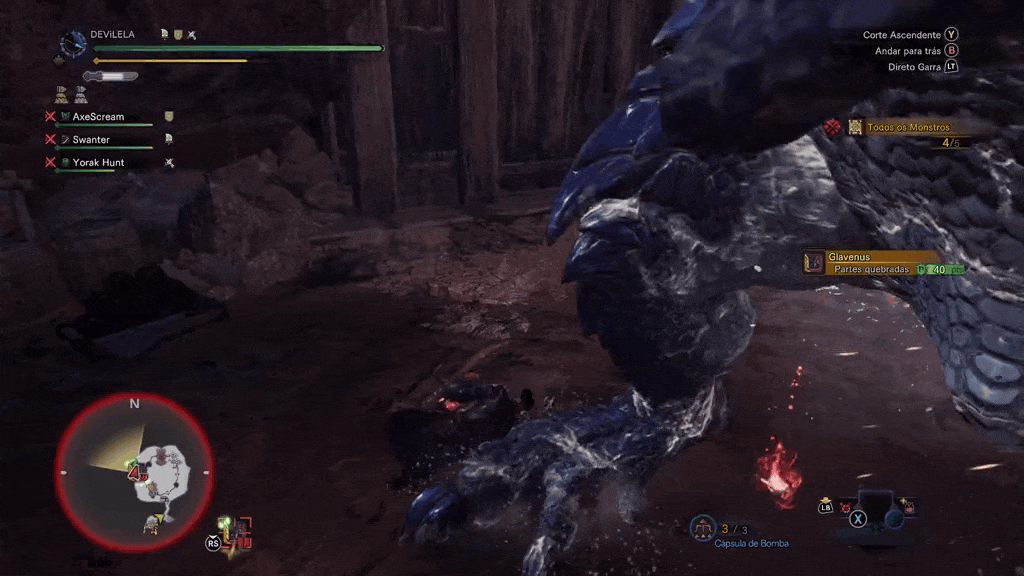
Task: Click the red targeting camera icon
Action: click(242, 531)
